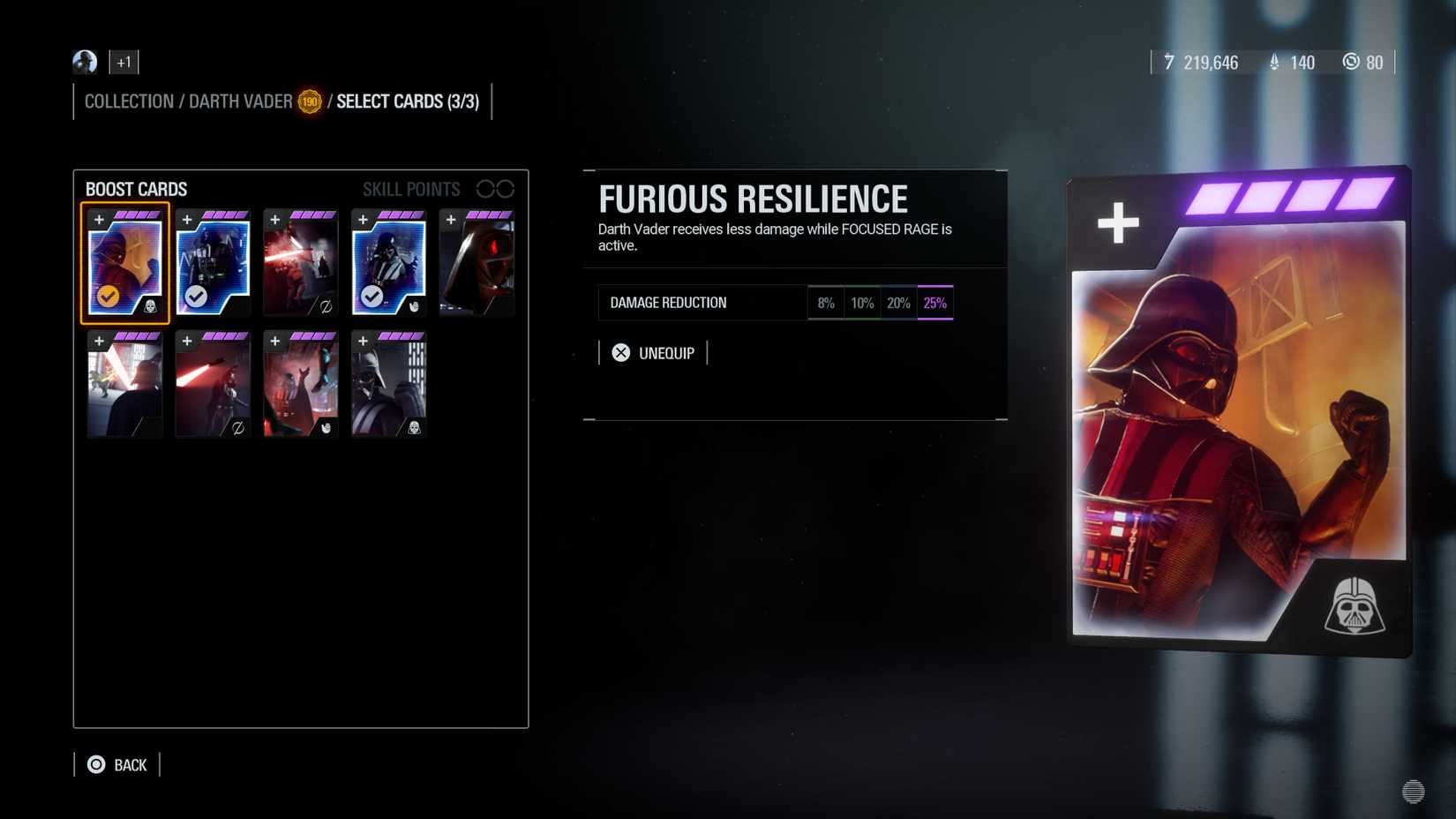Click the level 190 badge beside Darth Vader

click(310, 101)
